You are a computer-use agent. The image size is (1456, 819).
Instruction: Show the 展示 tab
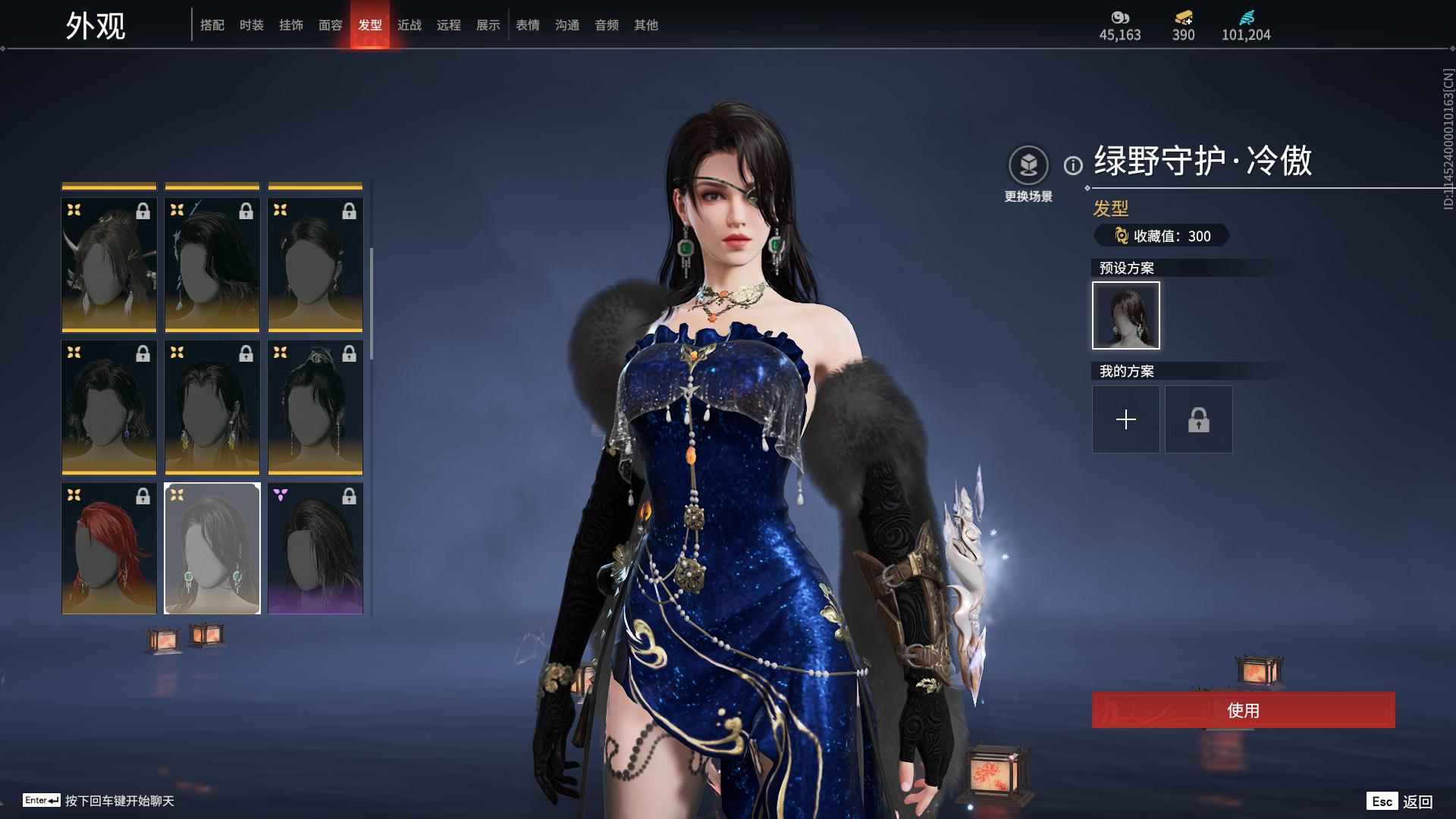click(488, 25)
